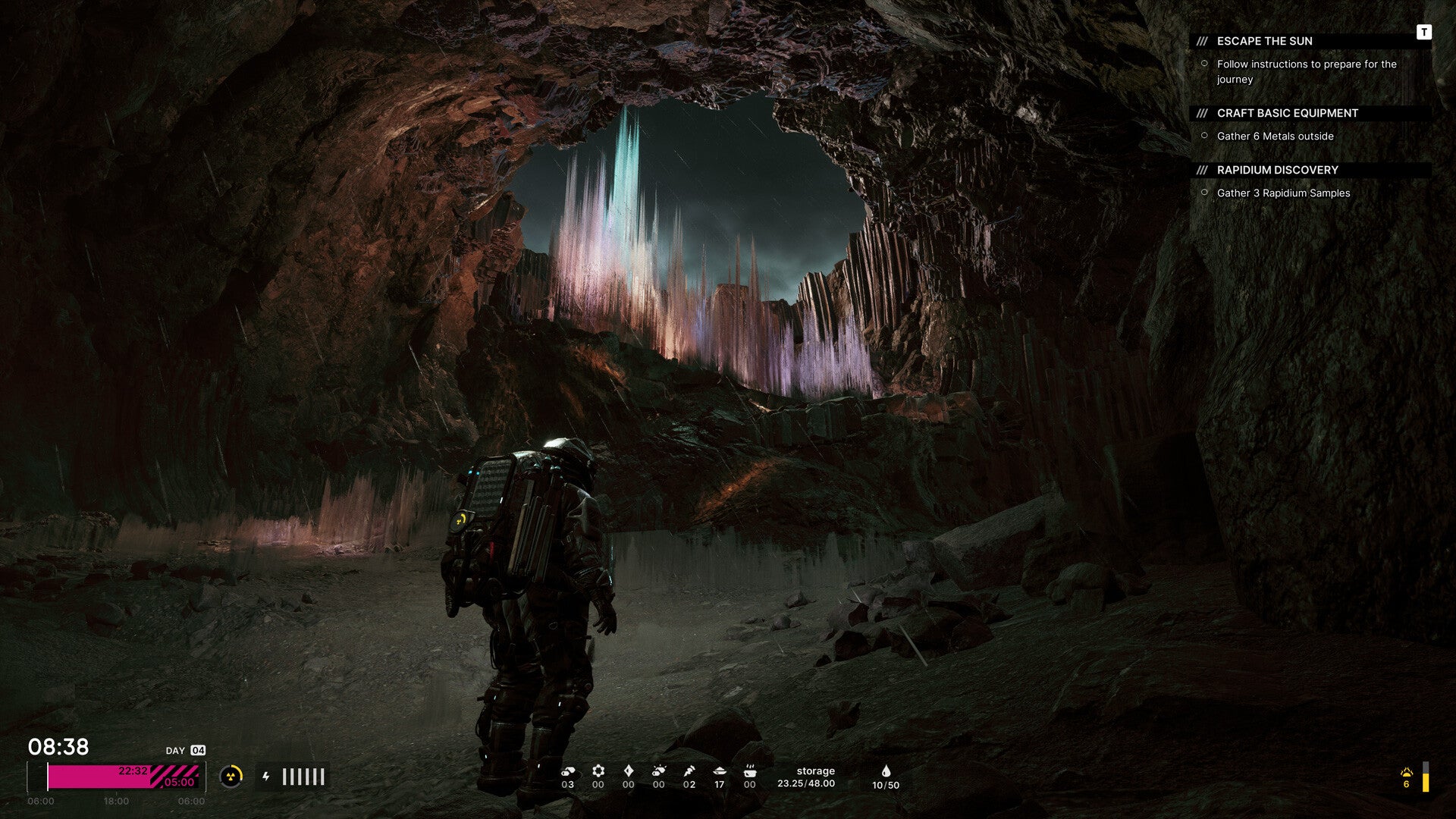Expand the CRAFT BASIC EQUIPMENT quest header
This screenshot has width=1456, height=819.
pos(1287,112)
